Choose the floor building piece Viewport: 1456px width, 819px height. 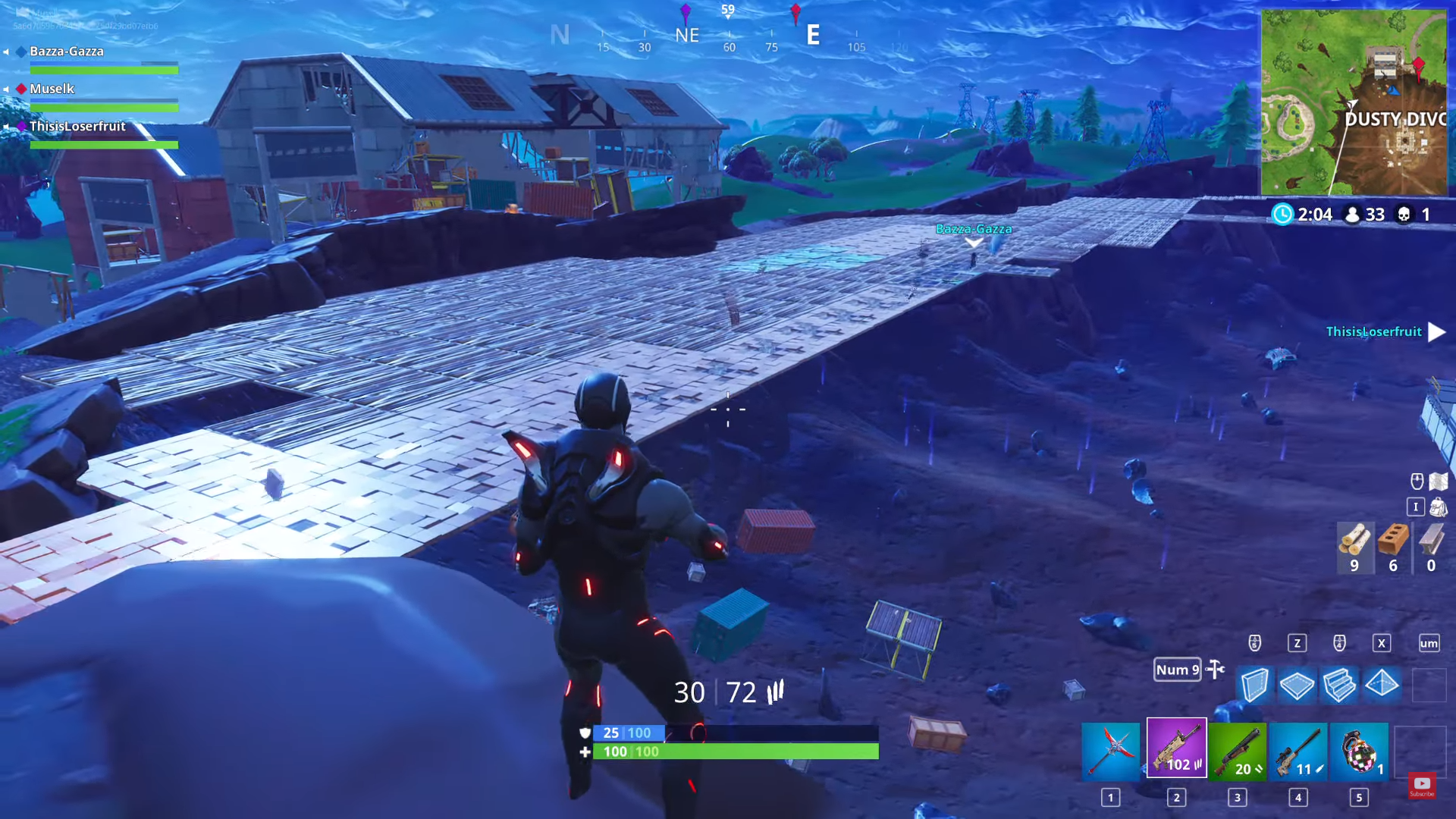1298,685
